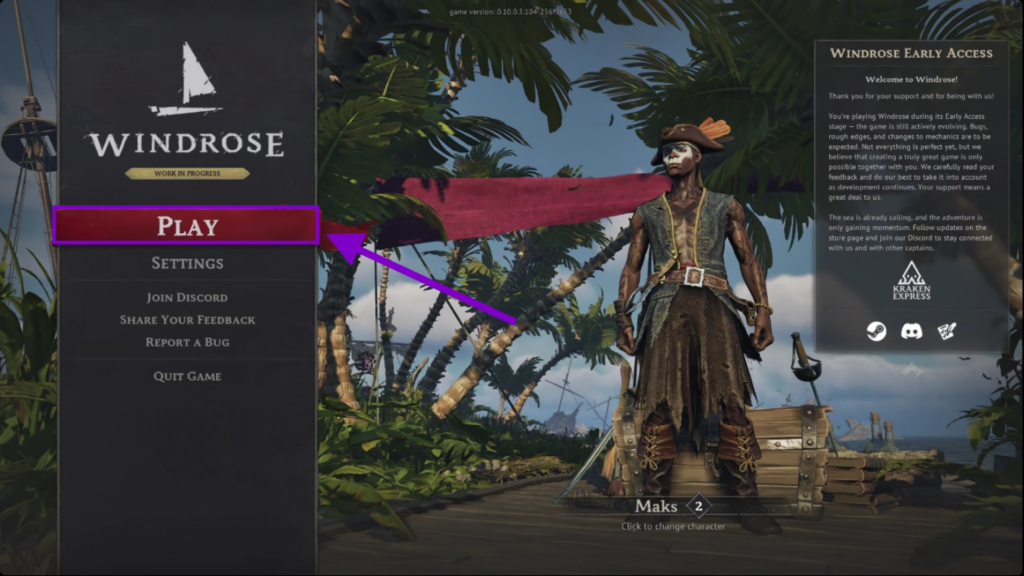1024x576 pixels.
Task: Click the feedback note-and-quill icon
Action: (945, 330)
